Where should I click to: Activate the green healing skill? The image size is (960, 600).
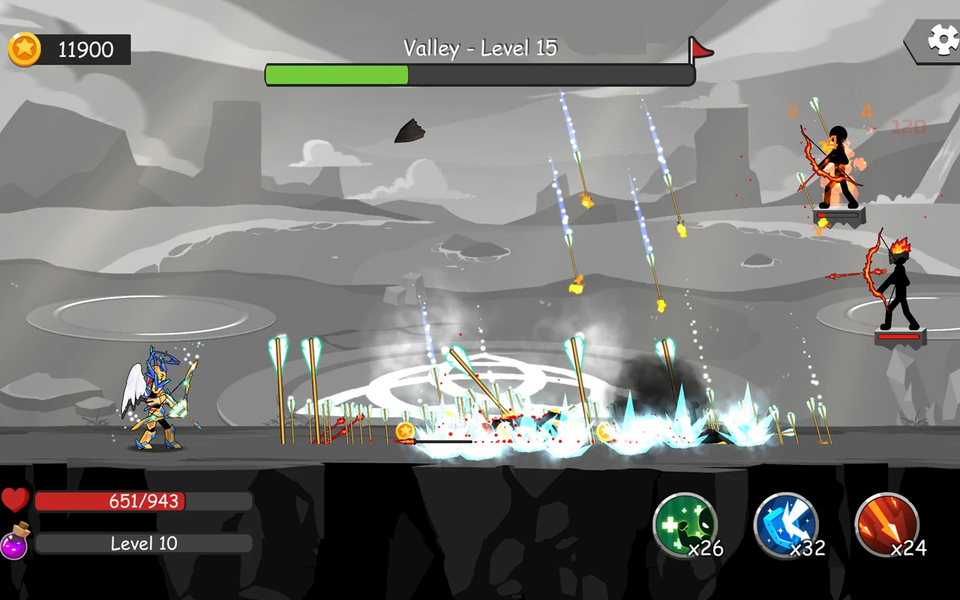pyautogui.click(x=685, y=525)
